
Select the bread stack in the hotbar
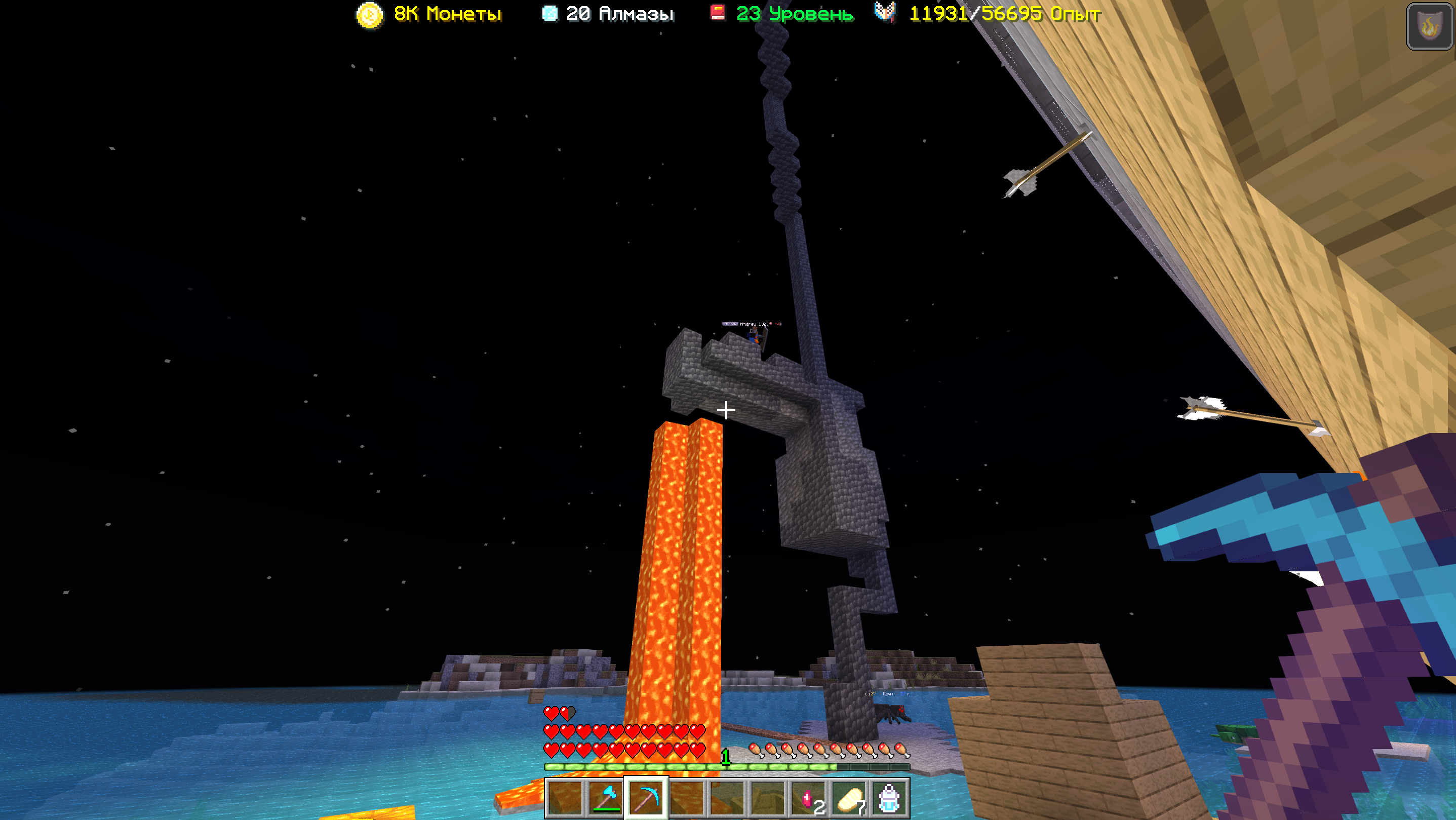849,797
